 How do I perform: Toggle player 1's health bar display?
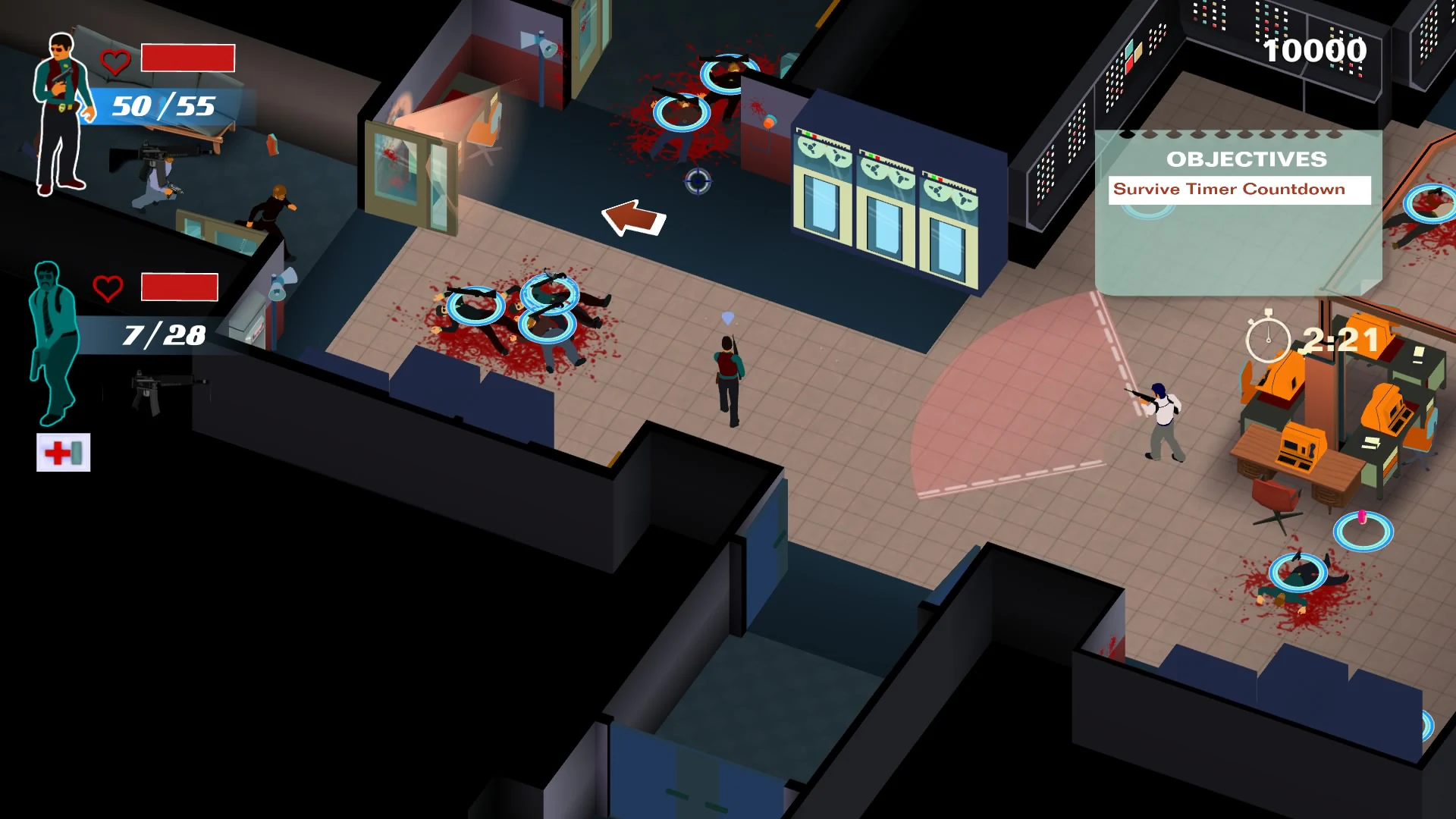(x=187, y=58)
